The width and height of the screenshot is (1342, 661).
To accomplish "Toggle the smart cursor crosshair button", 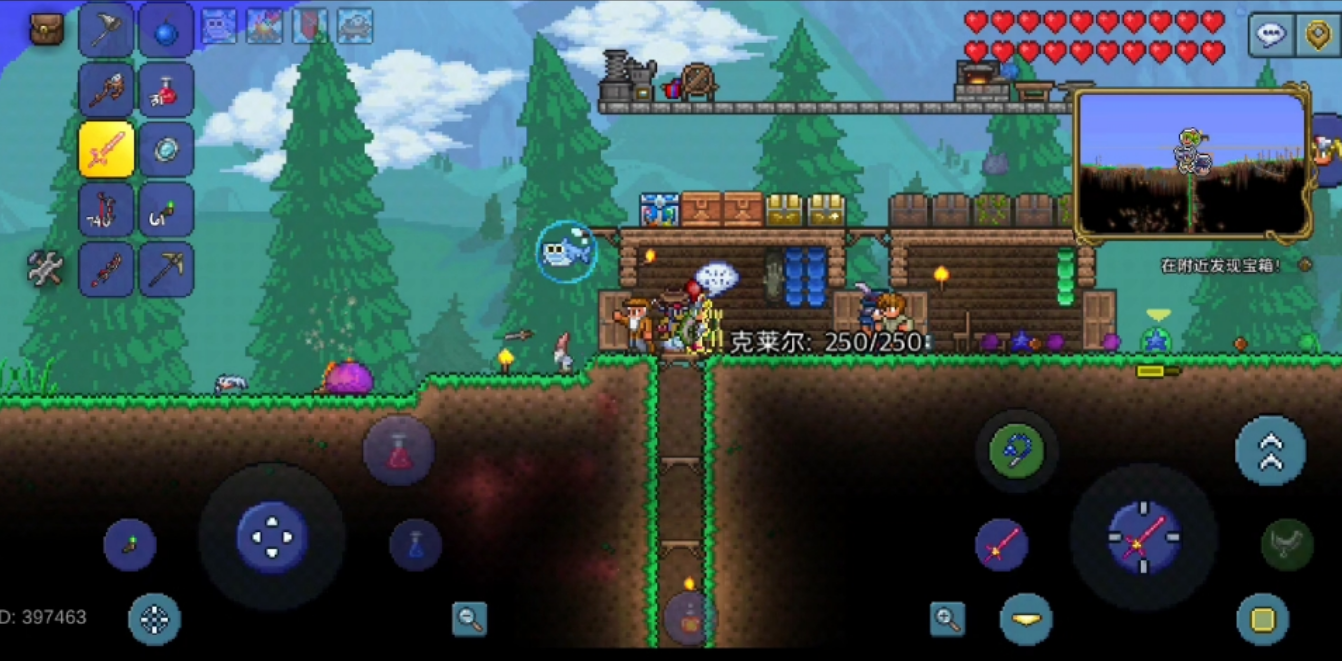I will click(x=154, y=619).
